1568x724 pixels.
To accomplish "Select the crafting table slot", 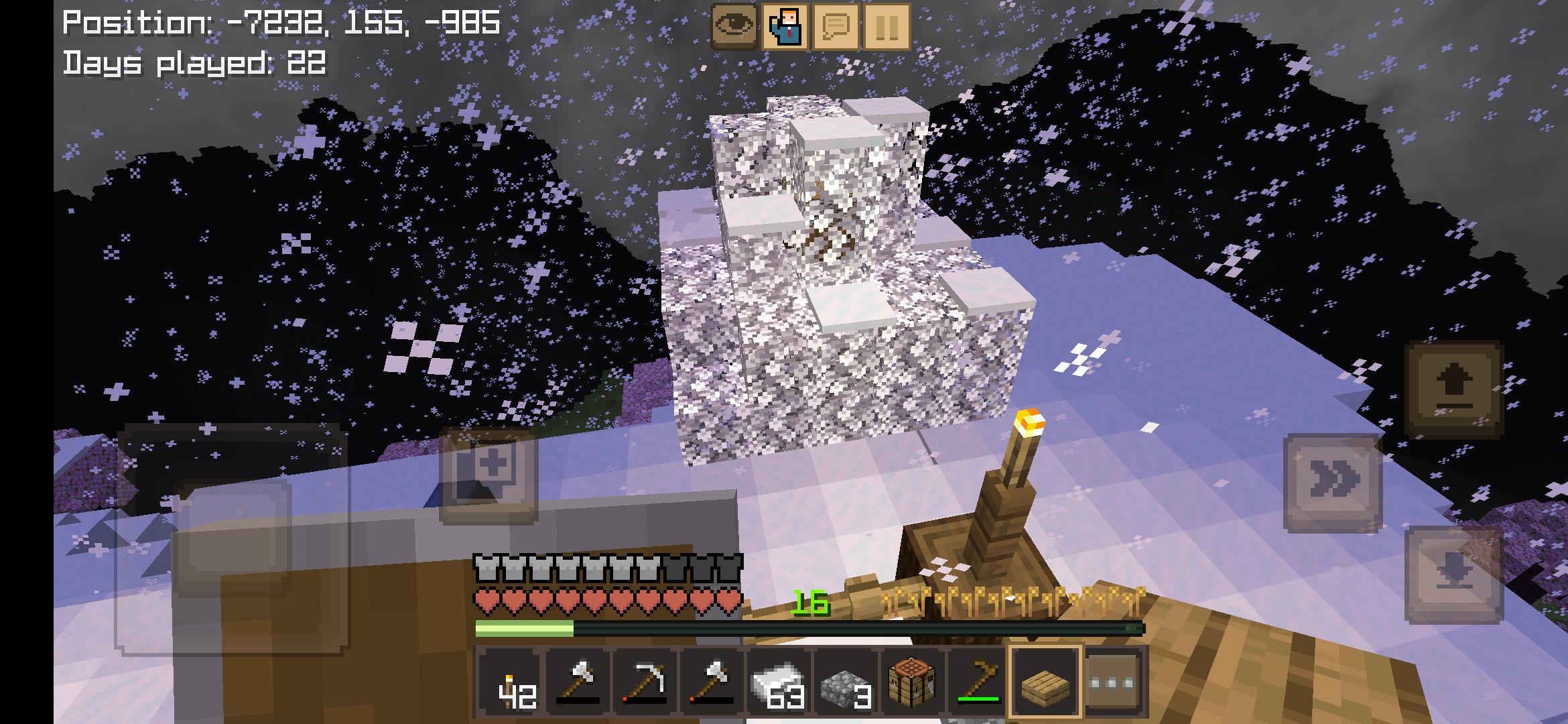I will [911, 682].
